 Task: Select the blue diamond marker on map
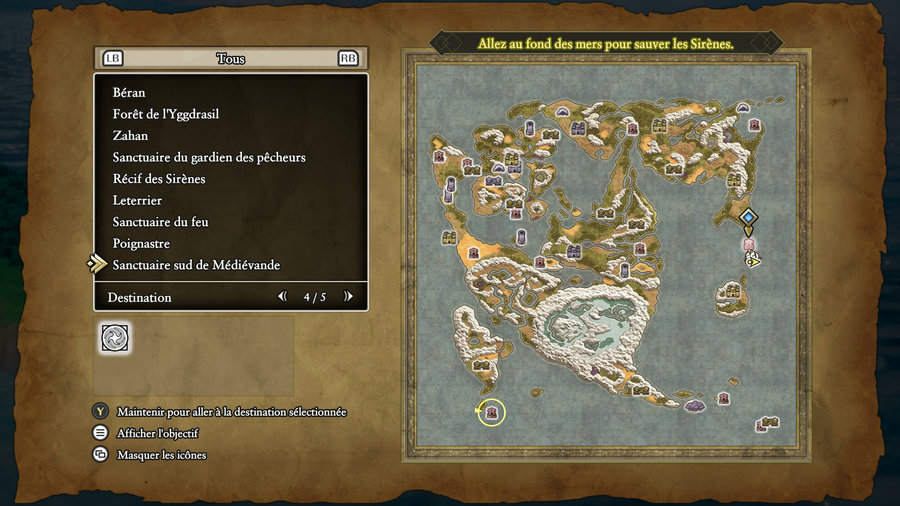[x=748, y=217]
